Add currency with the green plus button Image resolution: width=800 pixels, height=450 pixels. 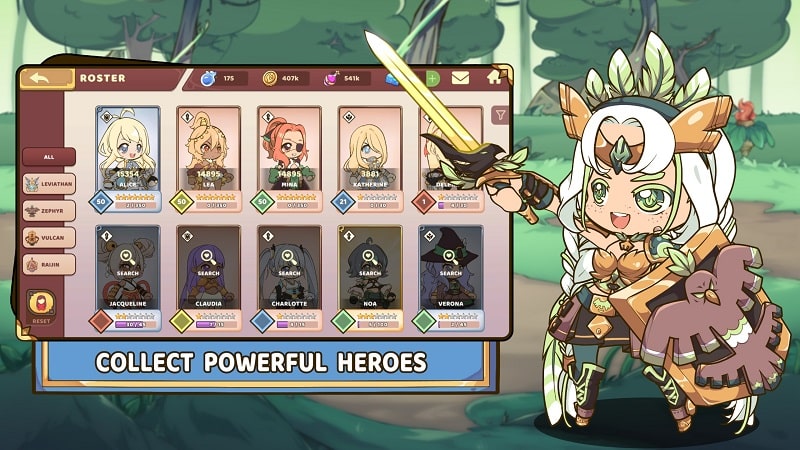coord(432,78)
